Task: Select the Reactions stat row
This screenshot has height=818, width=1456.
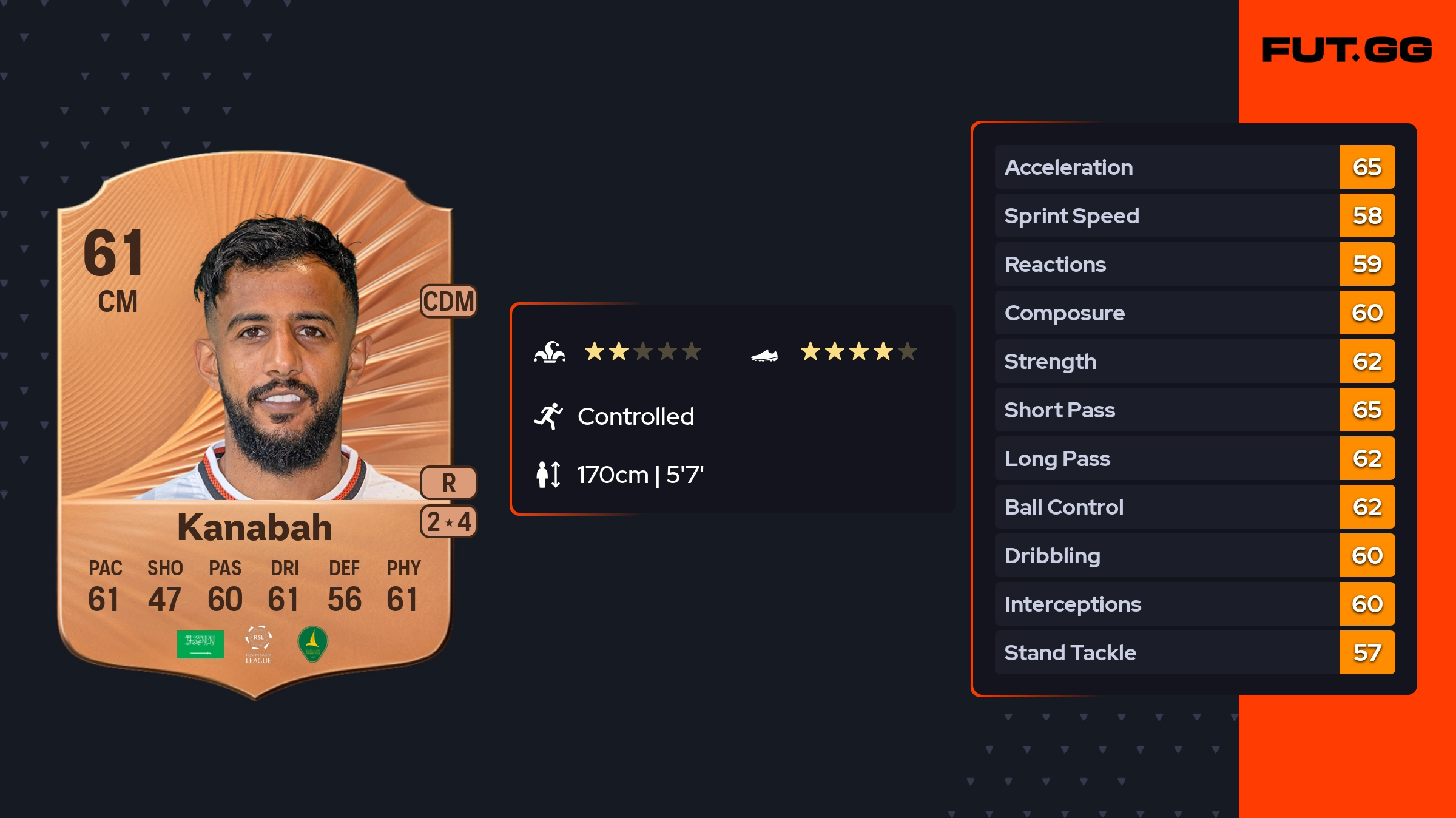Action: pos(1194,264)
